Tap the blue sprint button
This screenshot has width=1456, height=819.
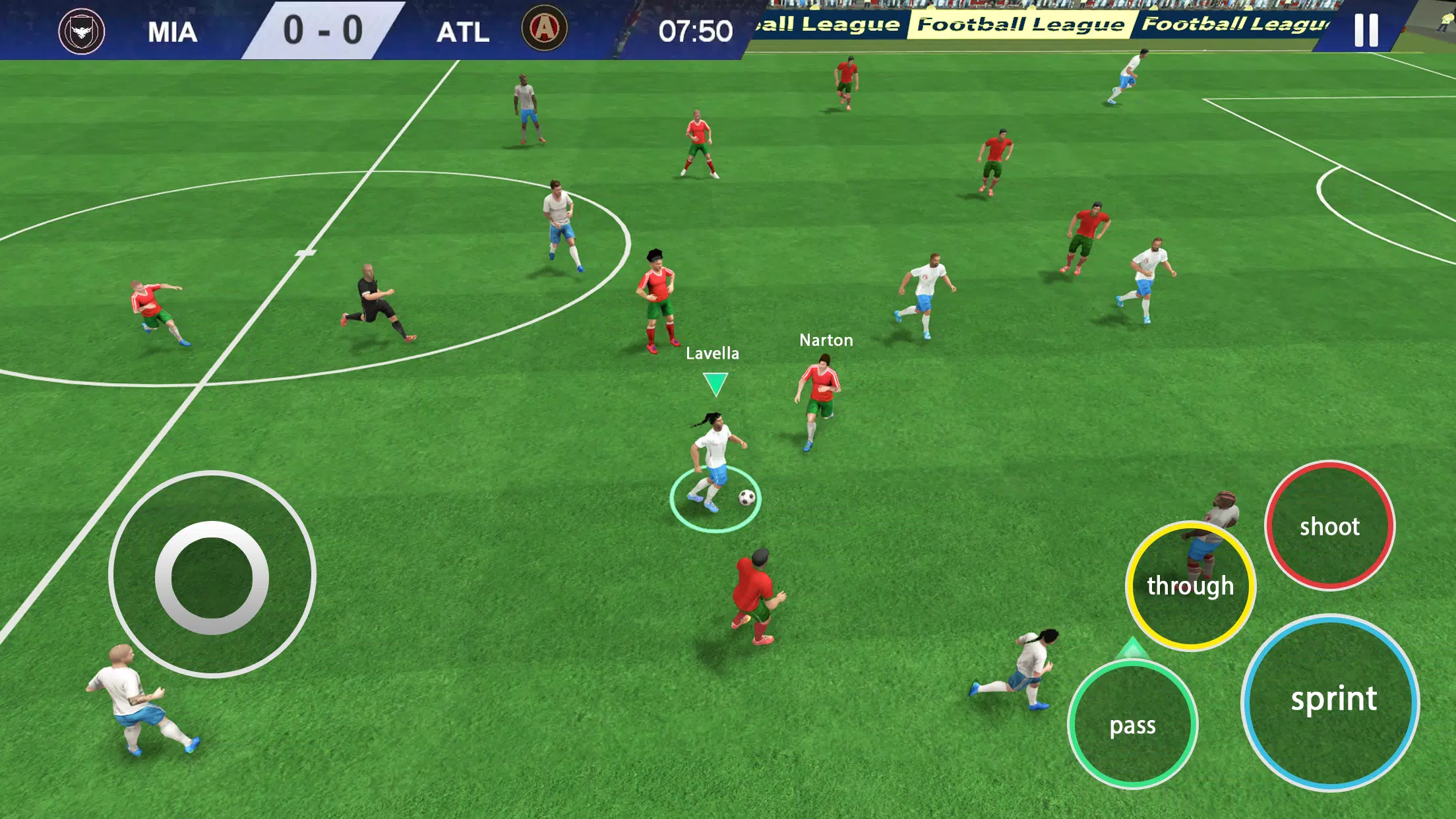[1331, 702]
